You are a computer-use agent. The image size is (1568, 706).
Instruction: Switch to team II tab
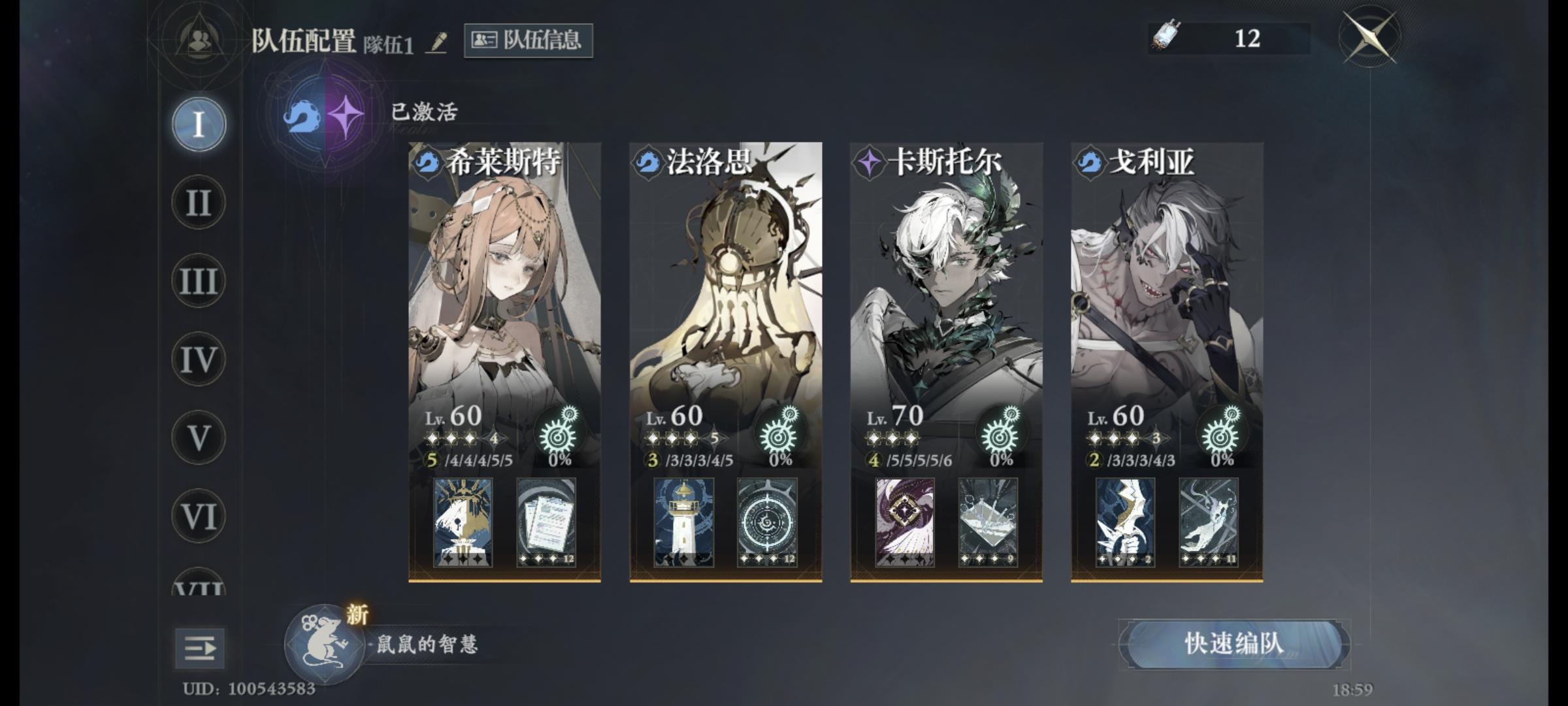pyautogui.click(x=197, y=203)
